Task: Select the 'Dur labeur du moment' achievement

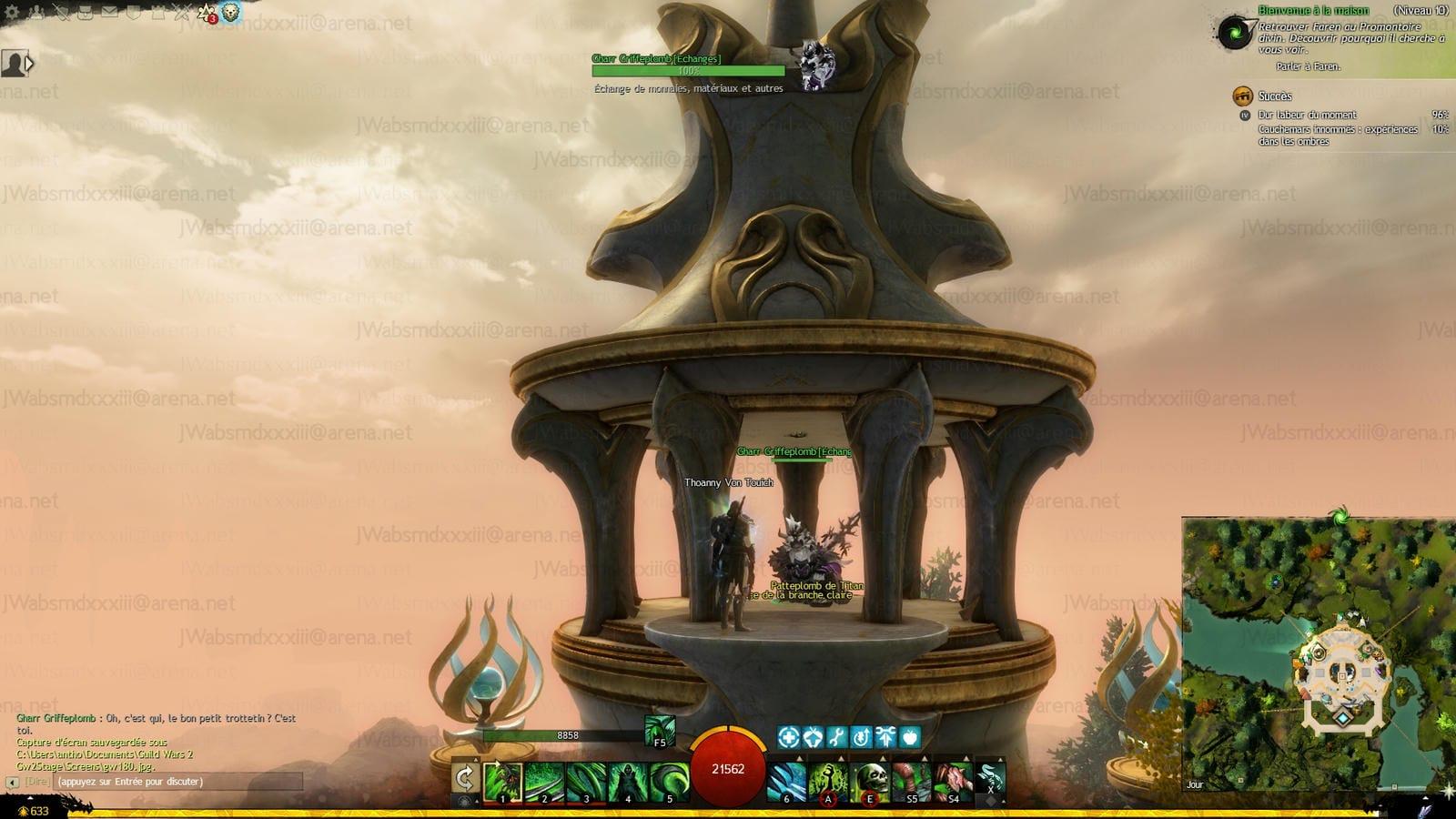Action: [1307, 115]
